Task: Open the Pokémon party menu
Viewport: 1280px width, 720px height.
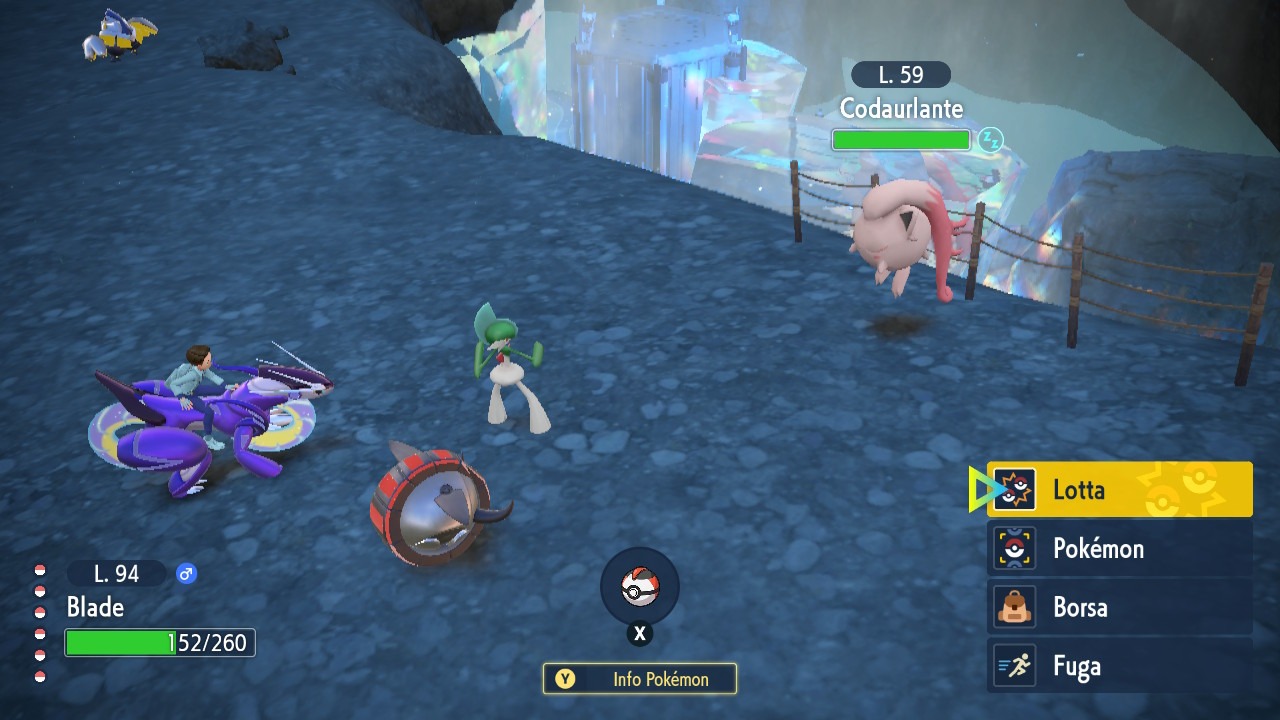Action: pyautogui.click(x=1119, y=549)
